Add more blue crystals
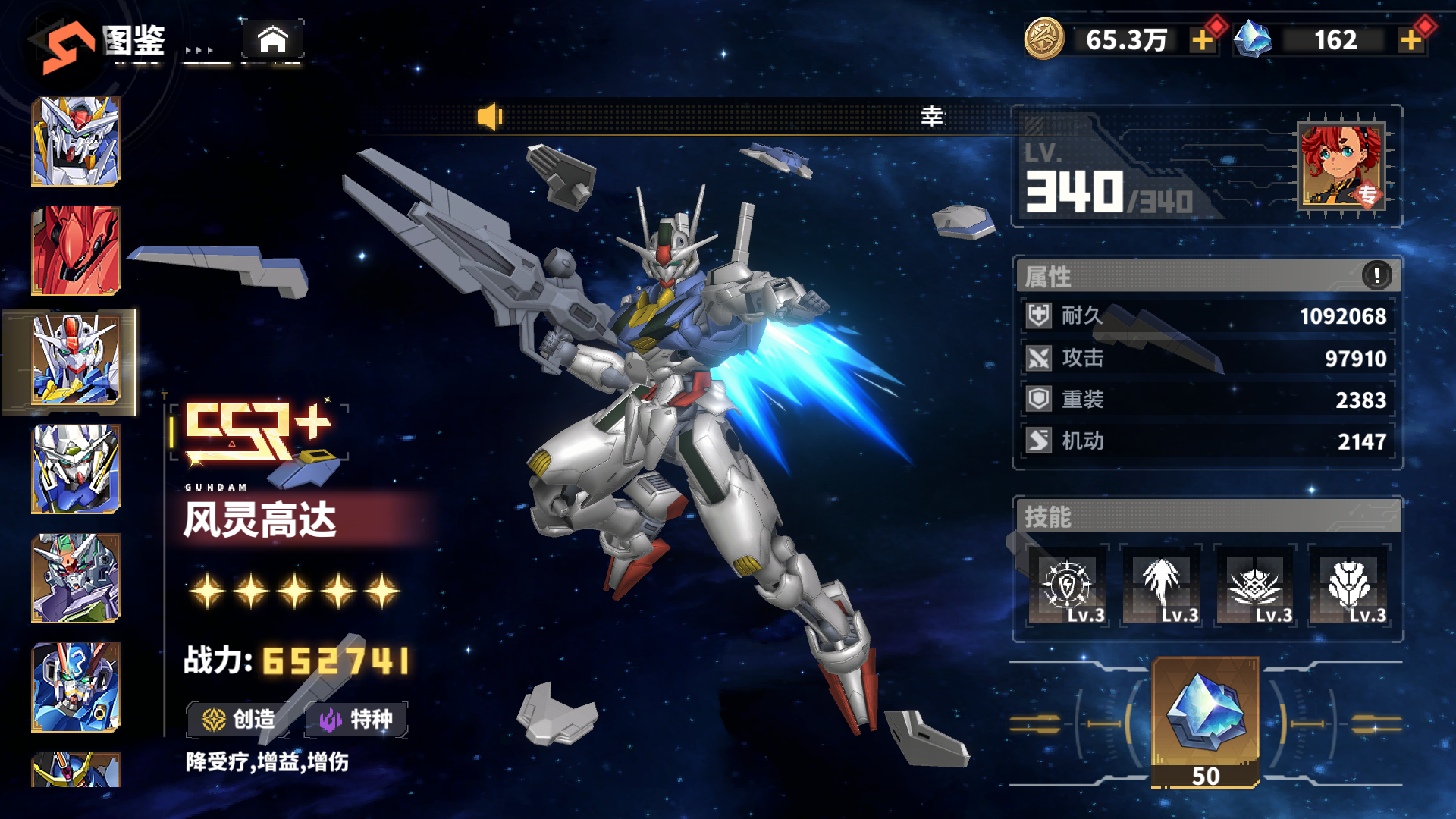This screenshot has width=1456, height=819. pyautogui.click(x=1410, y=40)
